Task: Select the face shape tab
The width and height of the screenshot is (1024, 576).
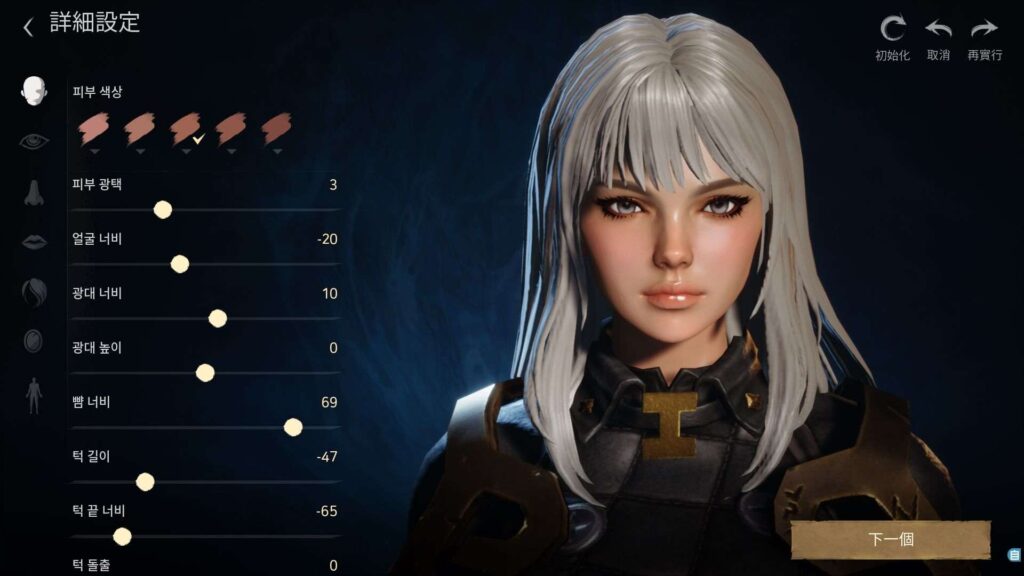Action: [34, 91]
